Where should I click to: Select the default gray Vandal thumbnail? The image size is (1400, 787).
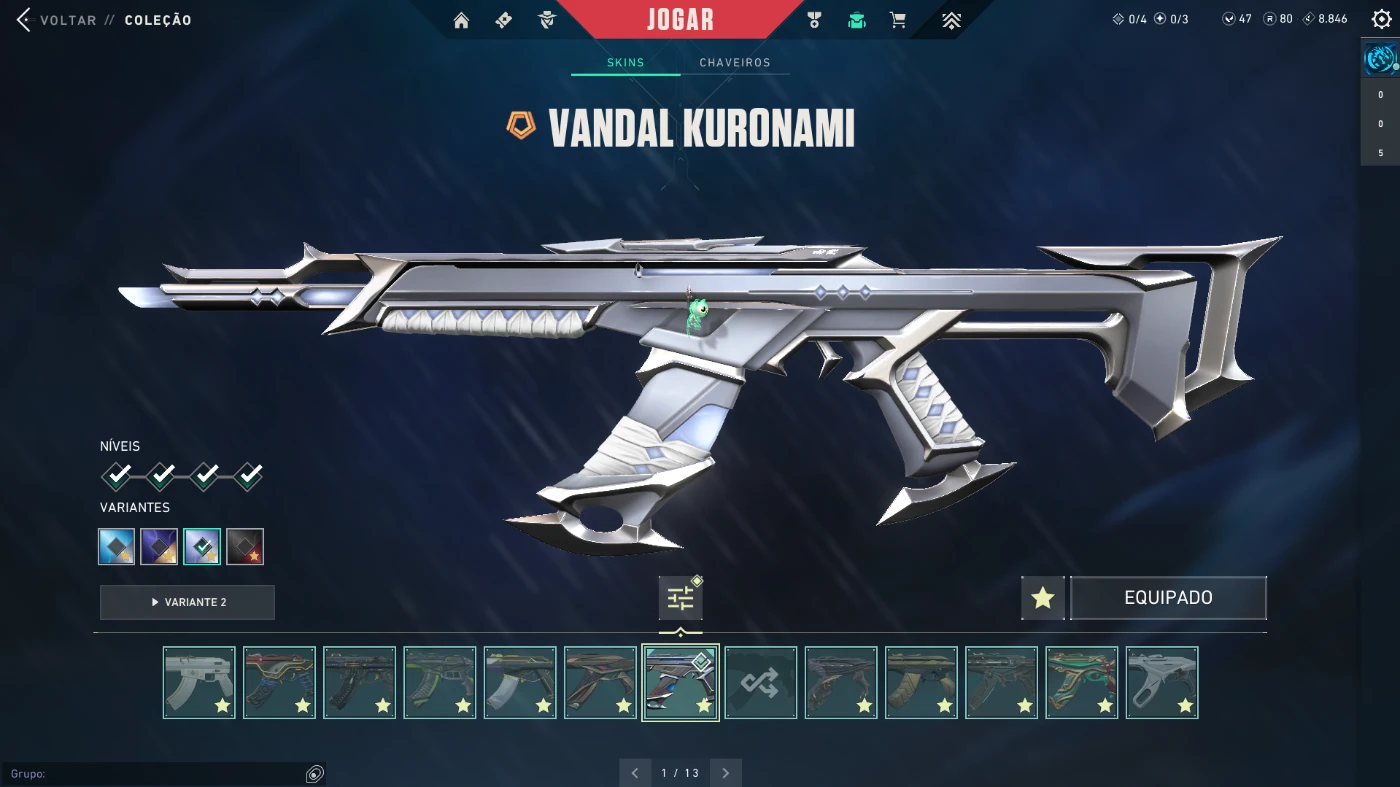[199, 682]
